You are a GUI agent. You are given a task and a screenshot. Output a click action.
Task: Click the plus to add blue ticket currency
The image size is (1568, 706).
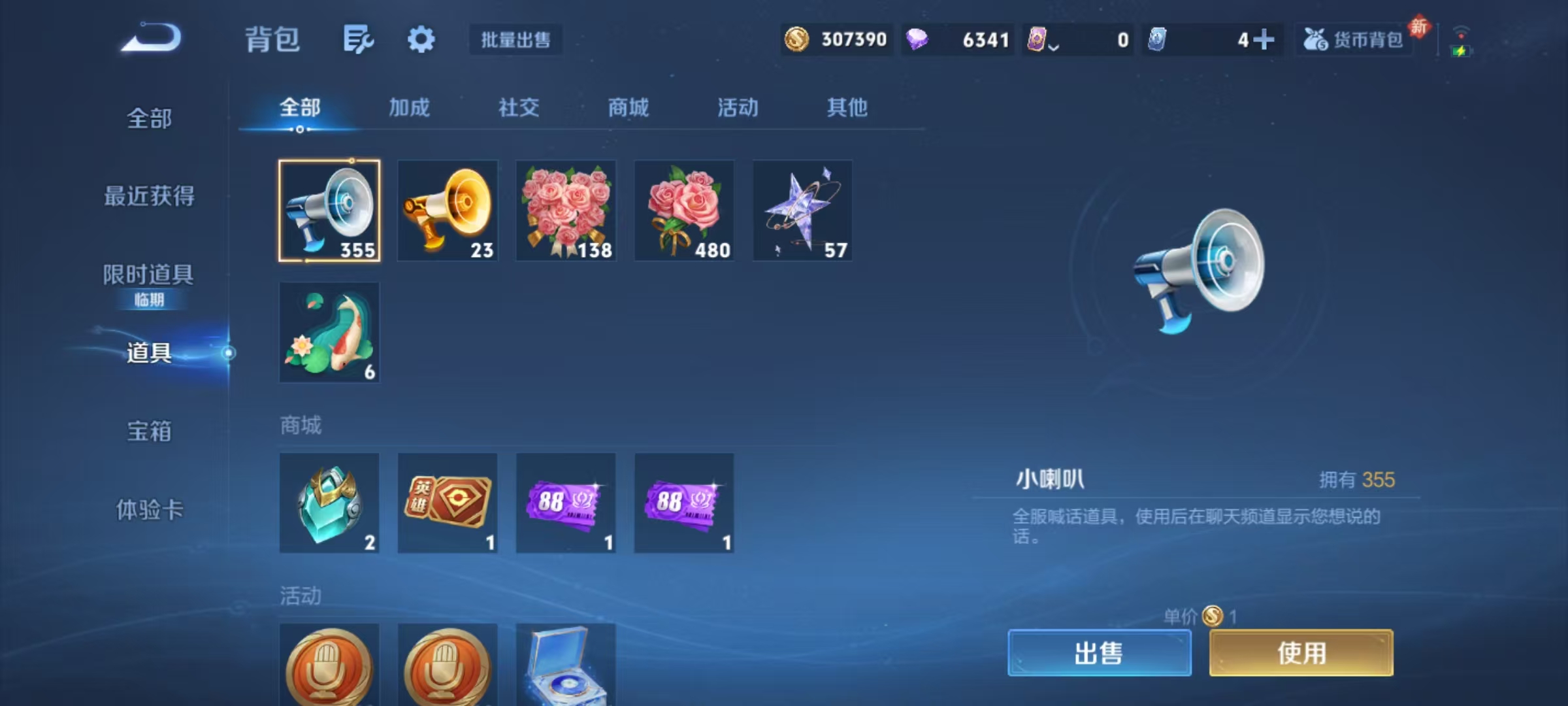point(1267,40)
